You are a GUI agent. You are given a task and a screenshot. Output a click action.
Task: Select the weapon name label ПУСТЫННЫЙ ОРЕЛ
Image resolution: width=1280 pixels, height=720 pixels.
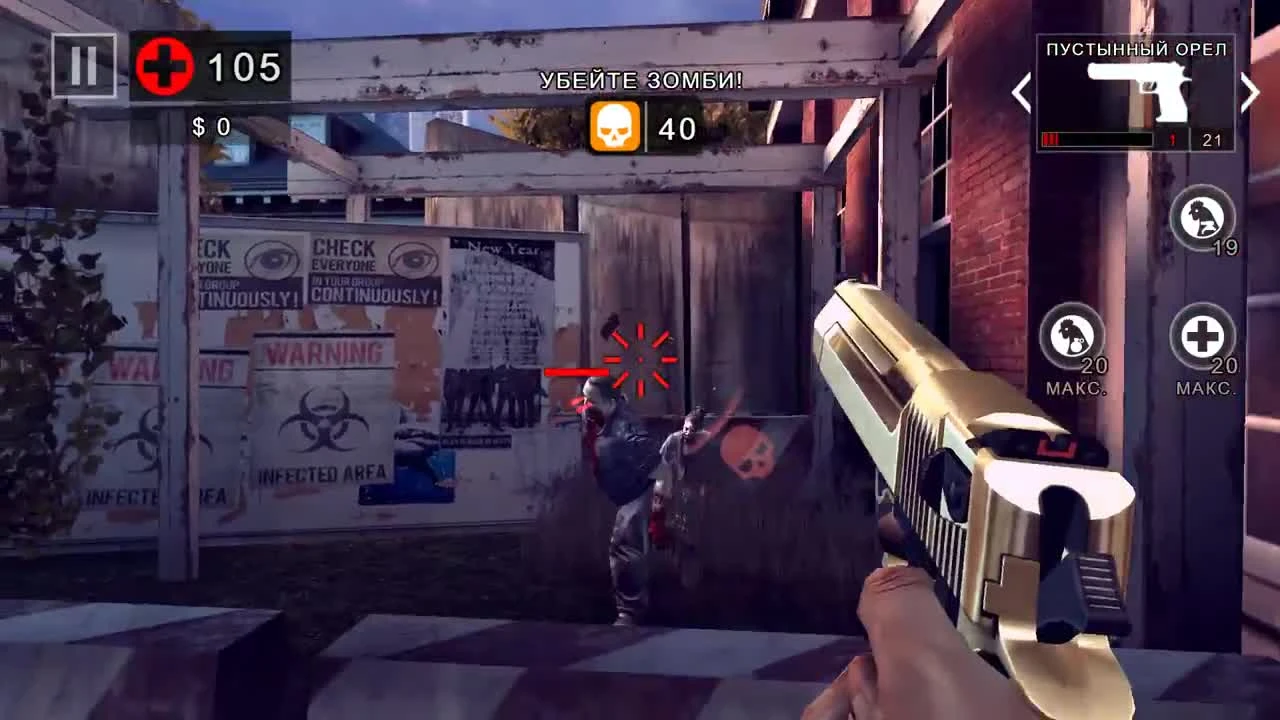(x=1136, y=47)
